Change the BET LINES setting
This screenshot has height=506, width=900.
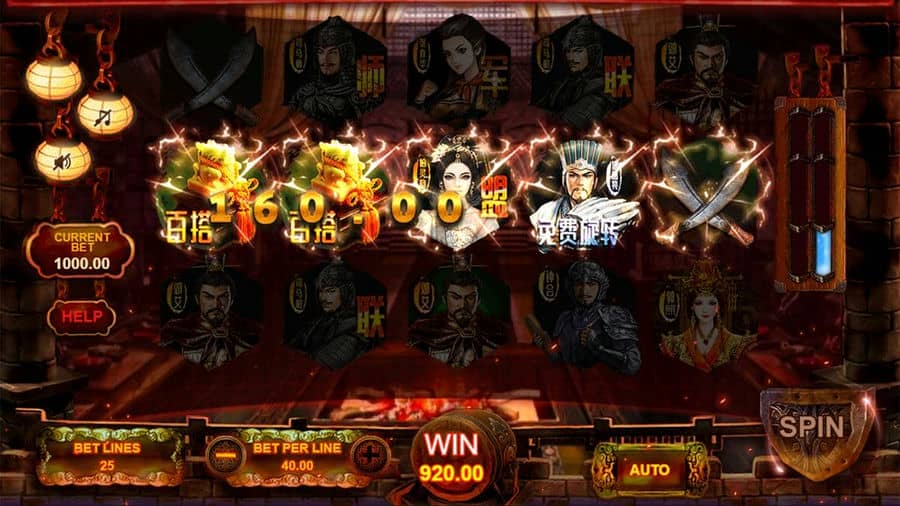[107, 455]
